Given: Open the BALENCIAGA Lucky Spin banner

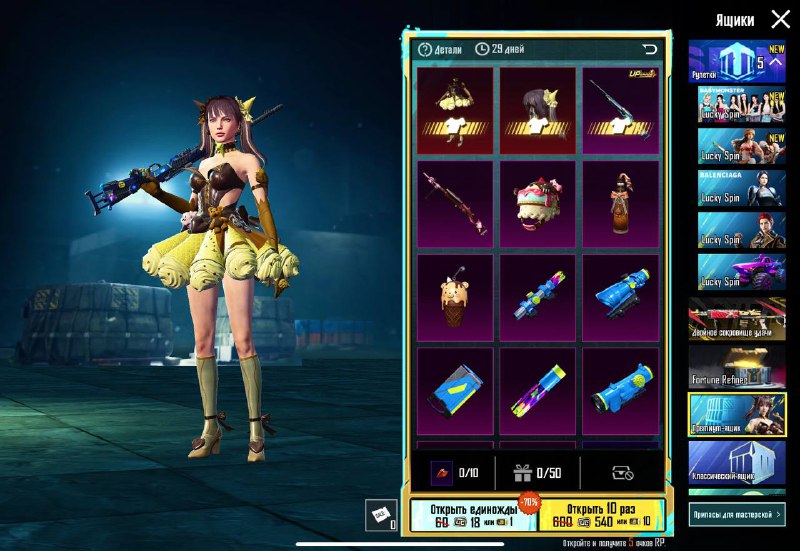Looking at the screenshot, I should [736, 187].
